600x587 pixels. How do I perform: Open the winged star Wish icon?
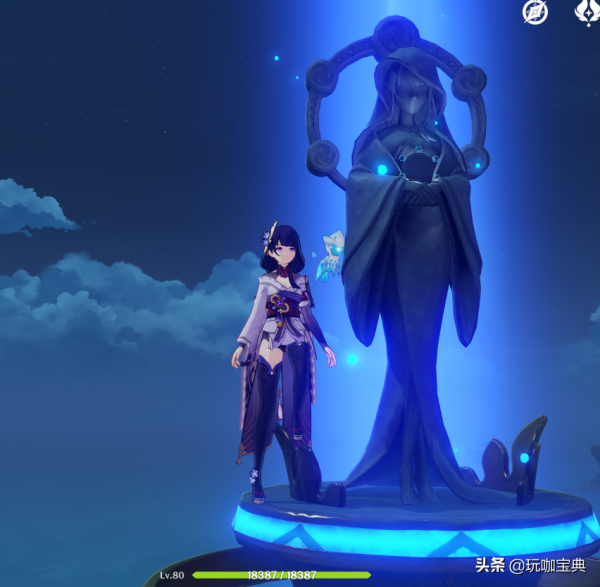coord(587,12)
